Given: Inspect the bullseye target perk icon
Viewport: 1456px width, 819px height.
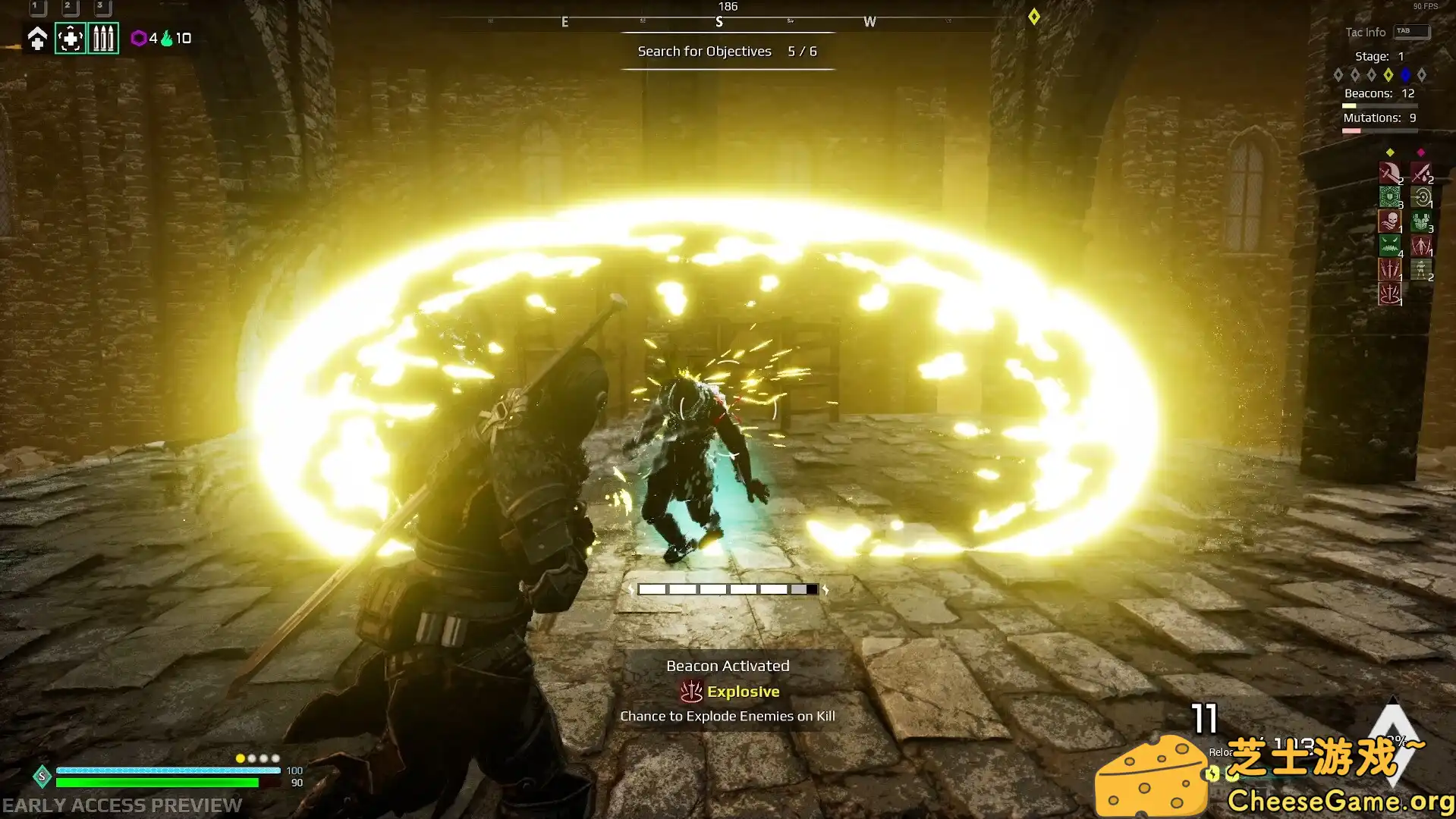Looking at the screenshot, I should tap(1421, 197).
